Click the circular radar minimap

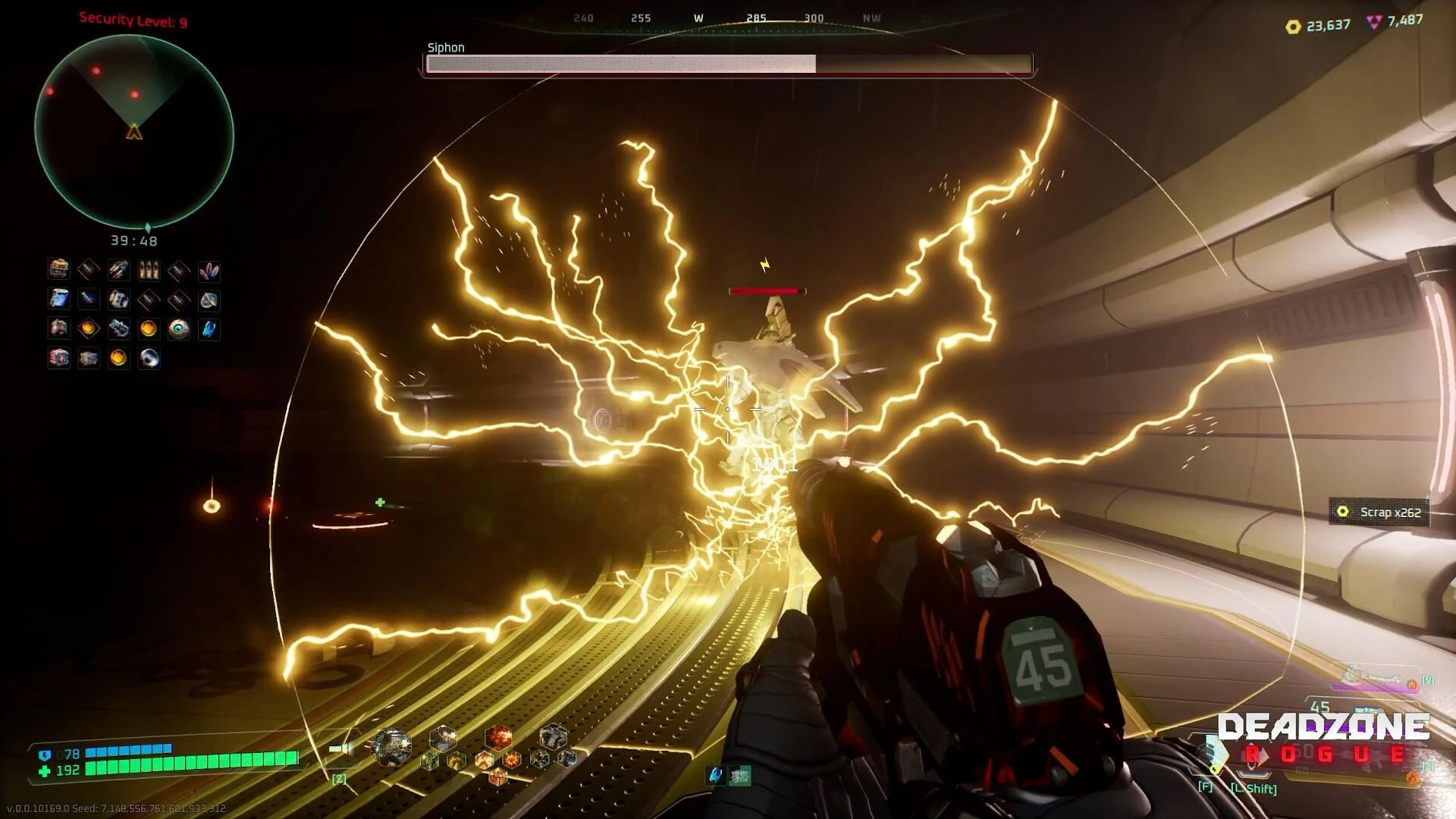click(x=134, y=132)
